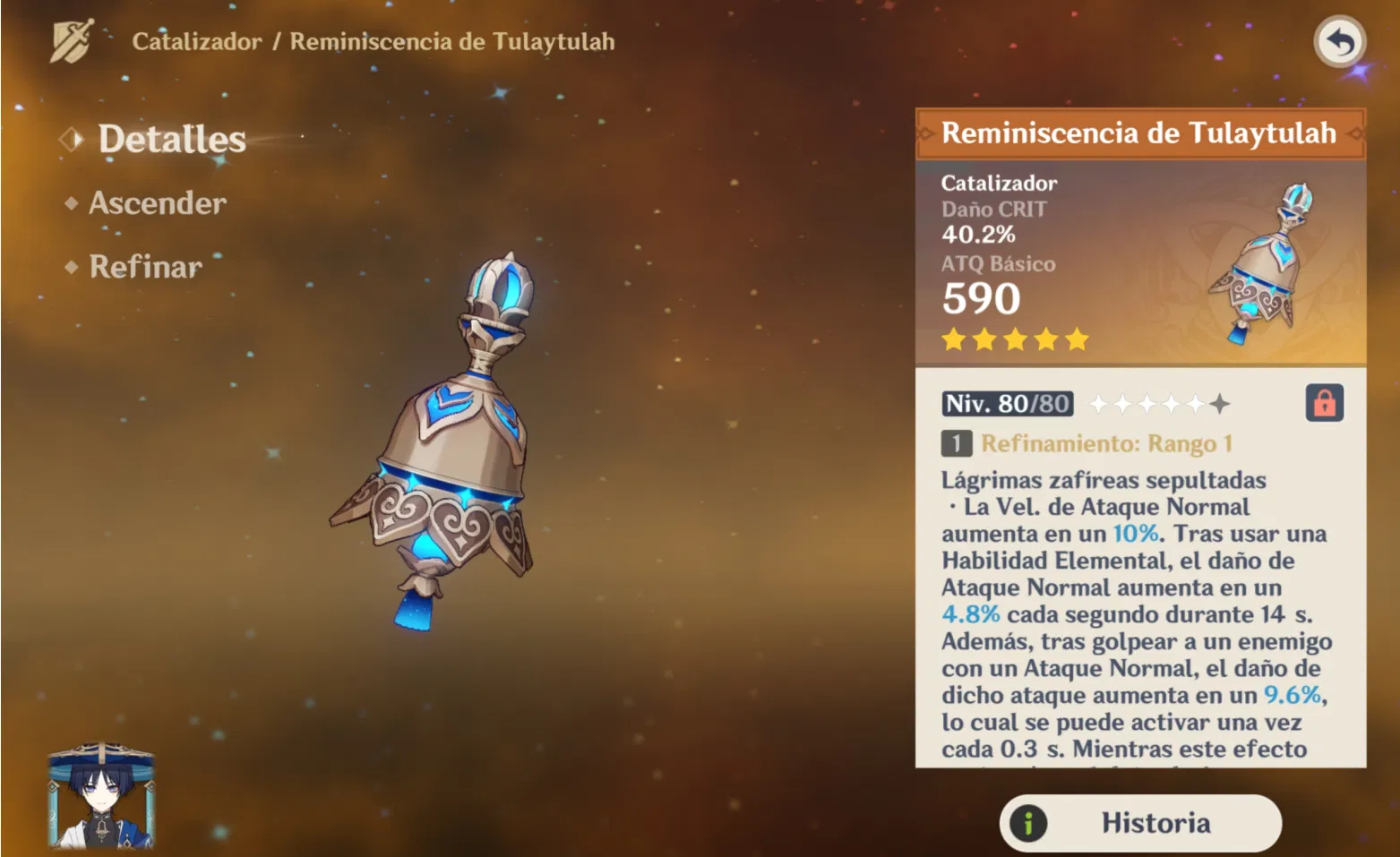
Task: Switch to the Refinar section
Action: pos(145,267)
